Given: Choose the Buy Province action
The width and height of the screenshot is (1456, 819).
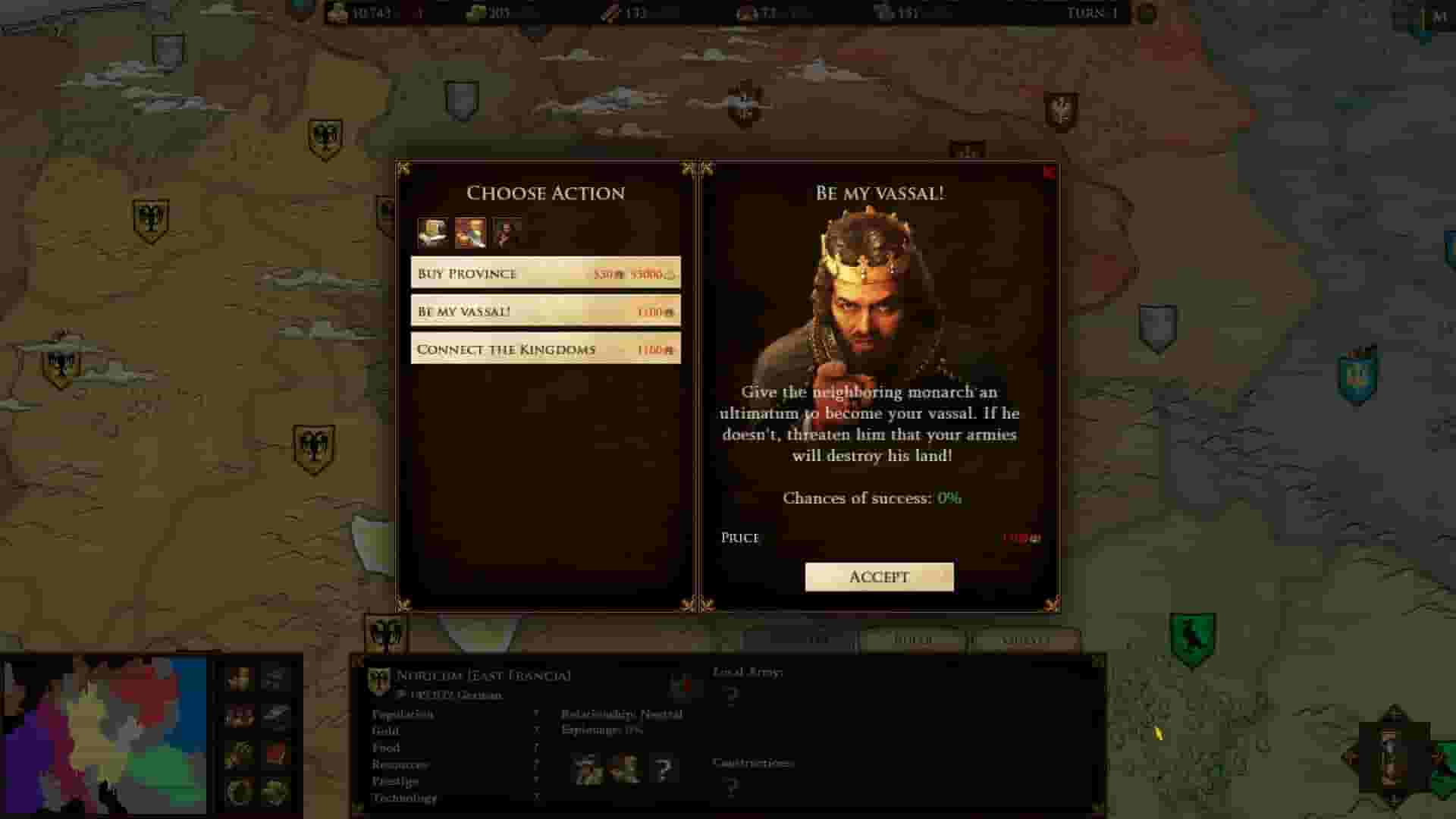Looking at the screenshot, I should pos(544,273).
